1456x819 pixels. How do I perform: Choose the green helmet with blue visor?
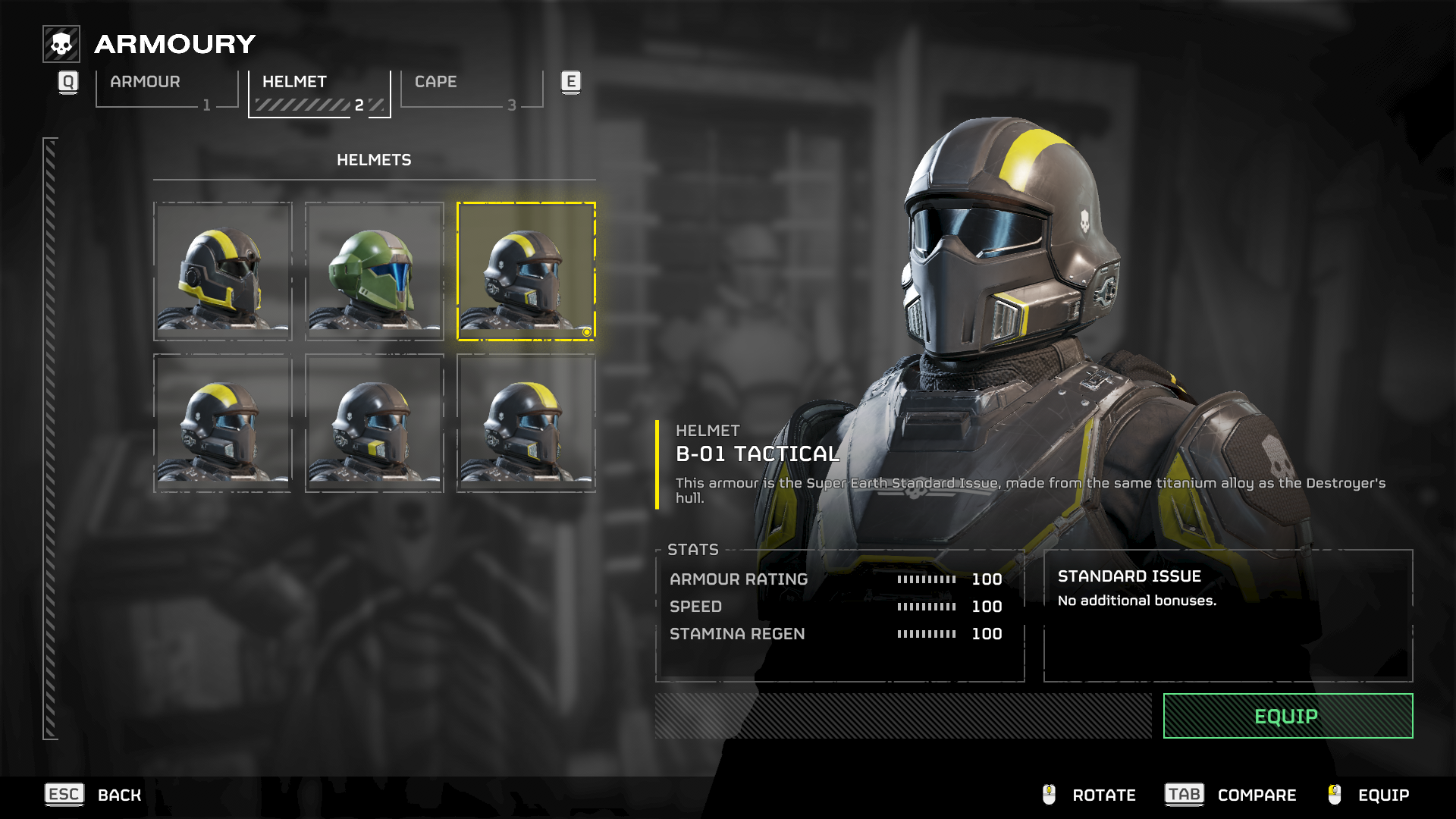click(374, 271)
